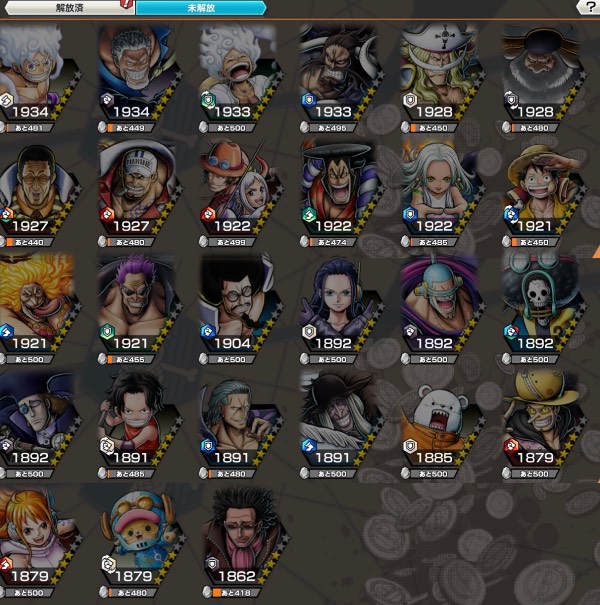600x605 pixels.
Task: Select the Garp character tile
Action: click(x=137, y=68)
